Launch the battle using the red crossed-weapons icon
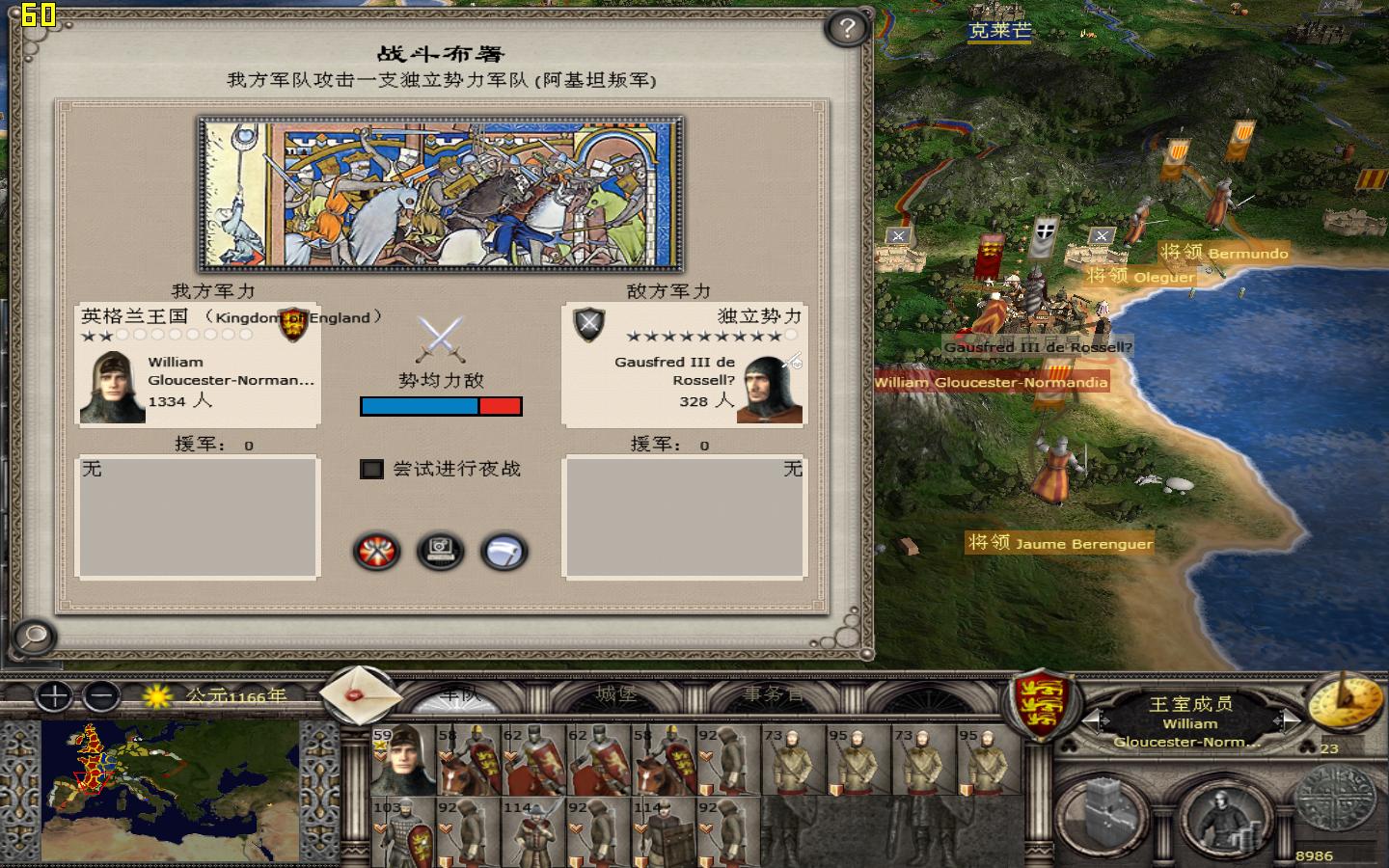 (x=375, y=552)
